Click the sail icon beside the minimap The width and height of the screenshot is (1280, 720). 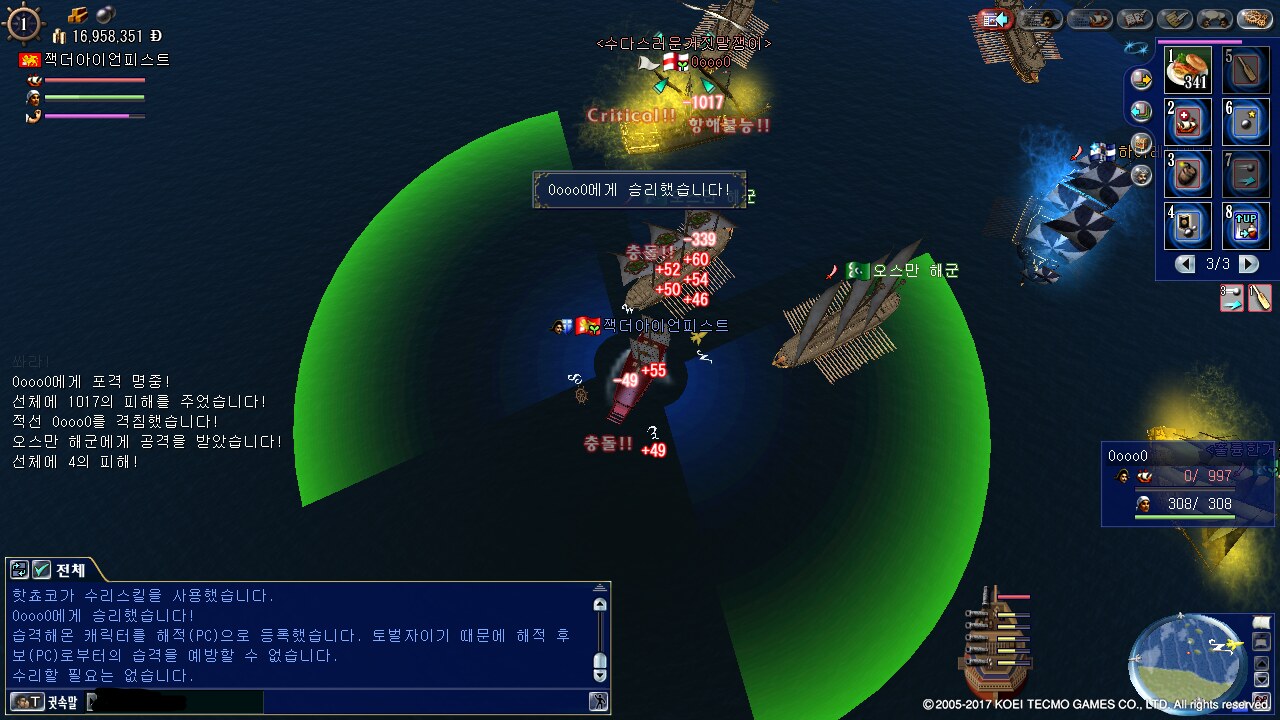coord(1261,624)
